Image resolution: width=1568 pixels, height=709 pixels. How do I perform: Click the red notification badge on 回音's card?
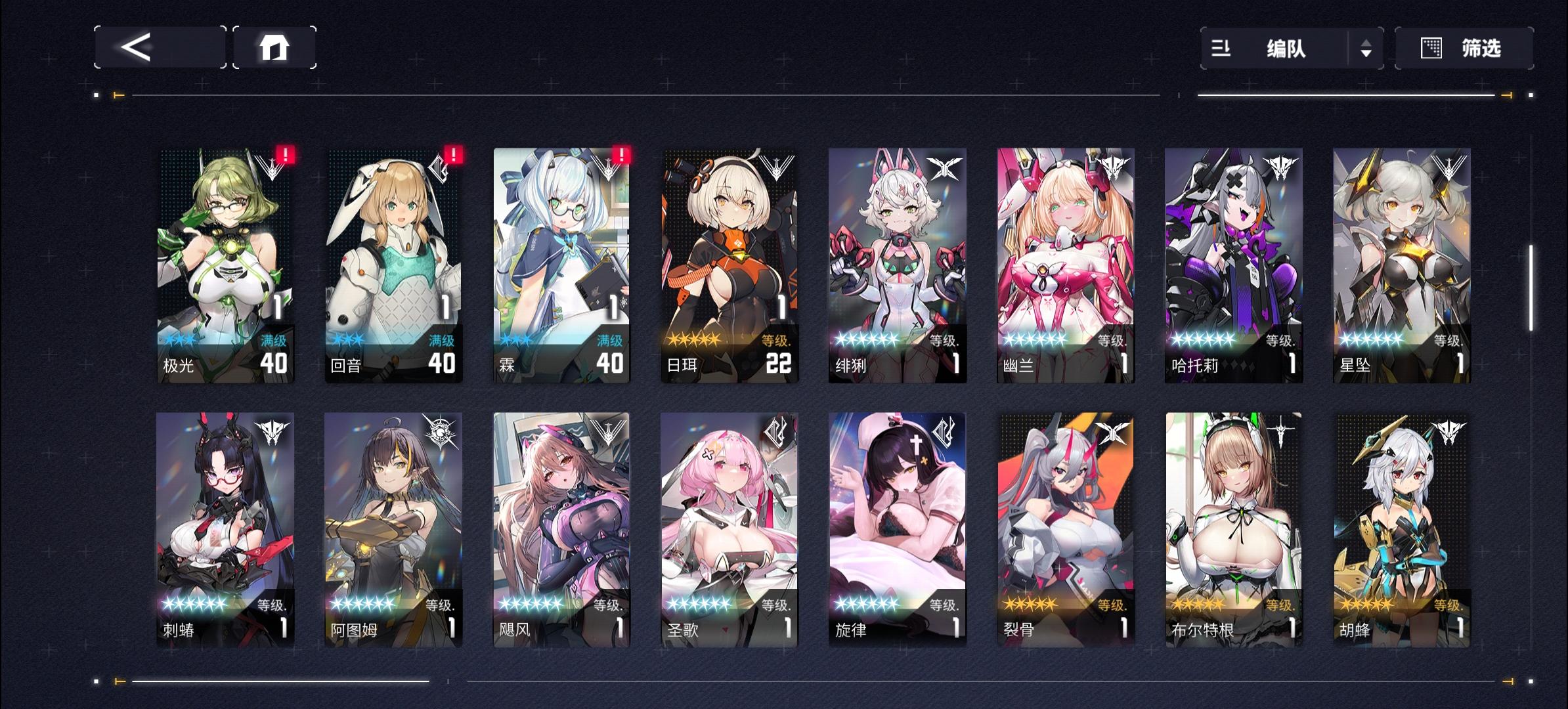click(453, 156)
